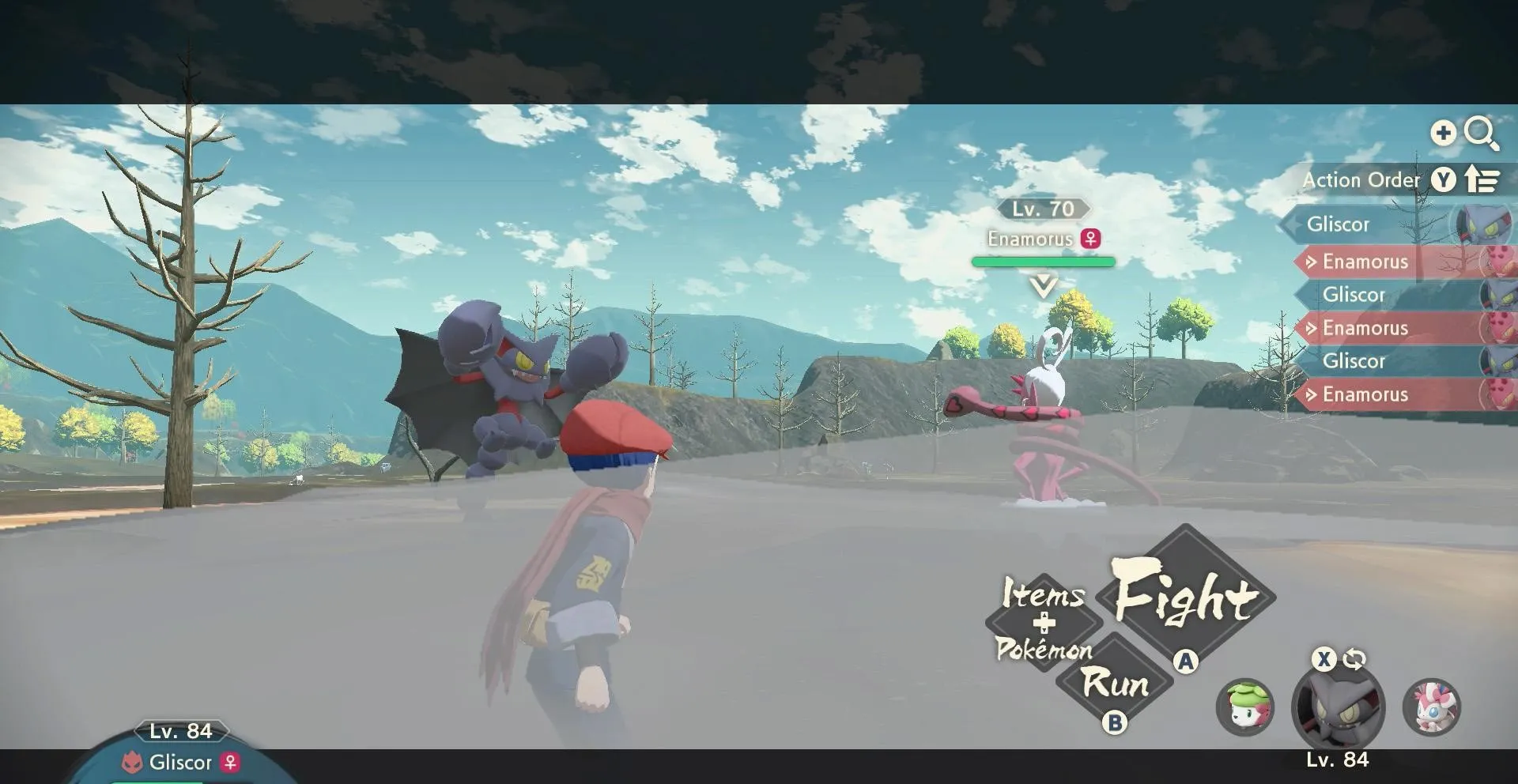Open the Items and Pokémon menu
The height and width of the screenshot is (784, 1518).
click(x=1044, y=624)
